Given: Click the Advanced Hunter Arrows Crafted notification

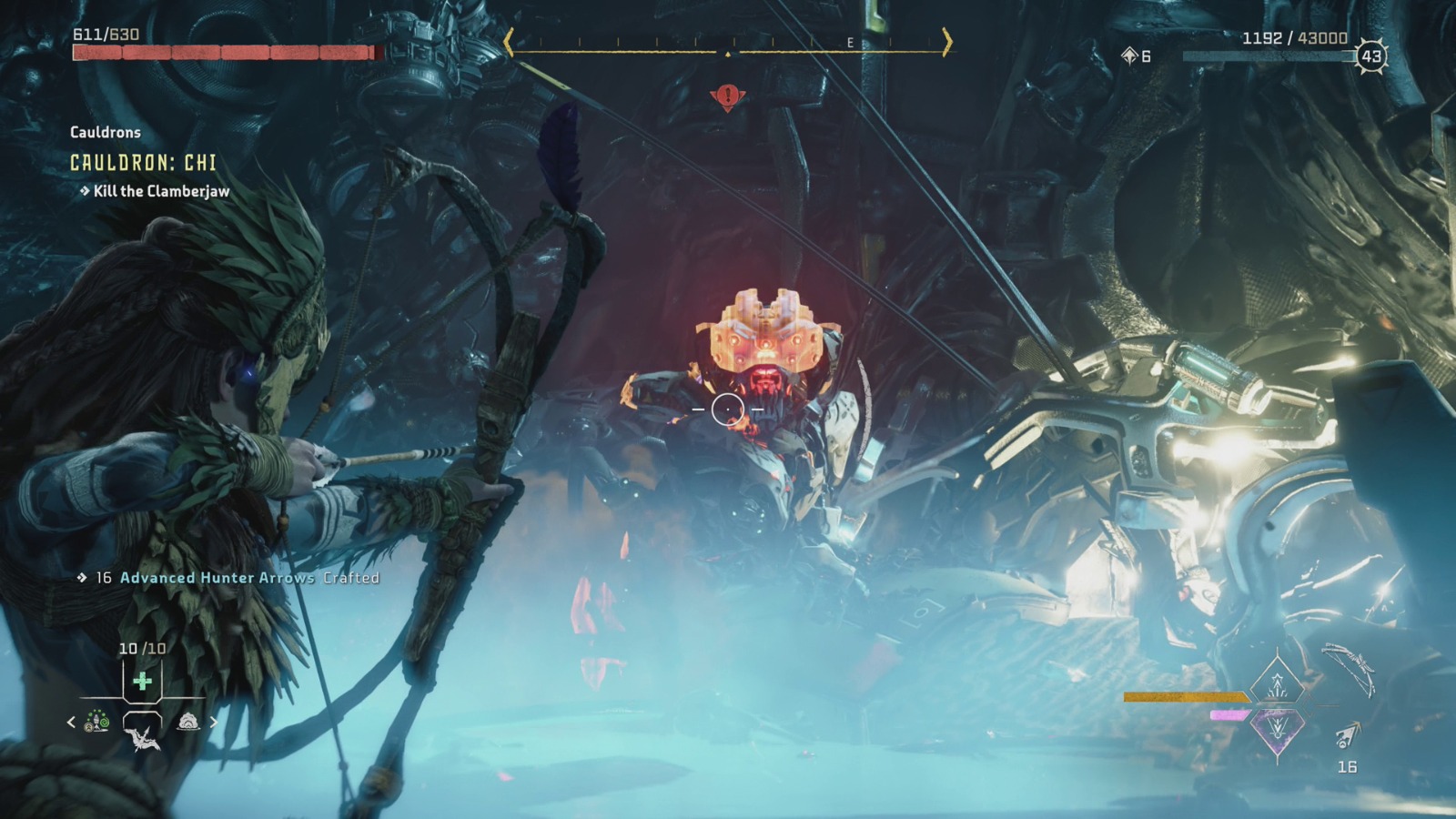Looking at the screenshot, I should tap(237, 578).
